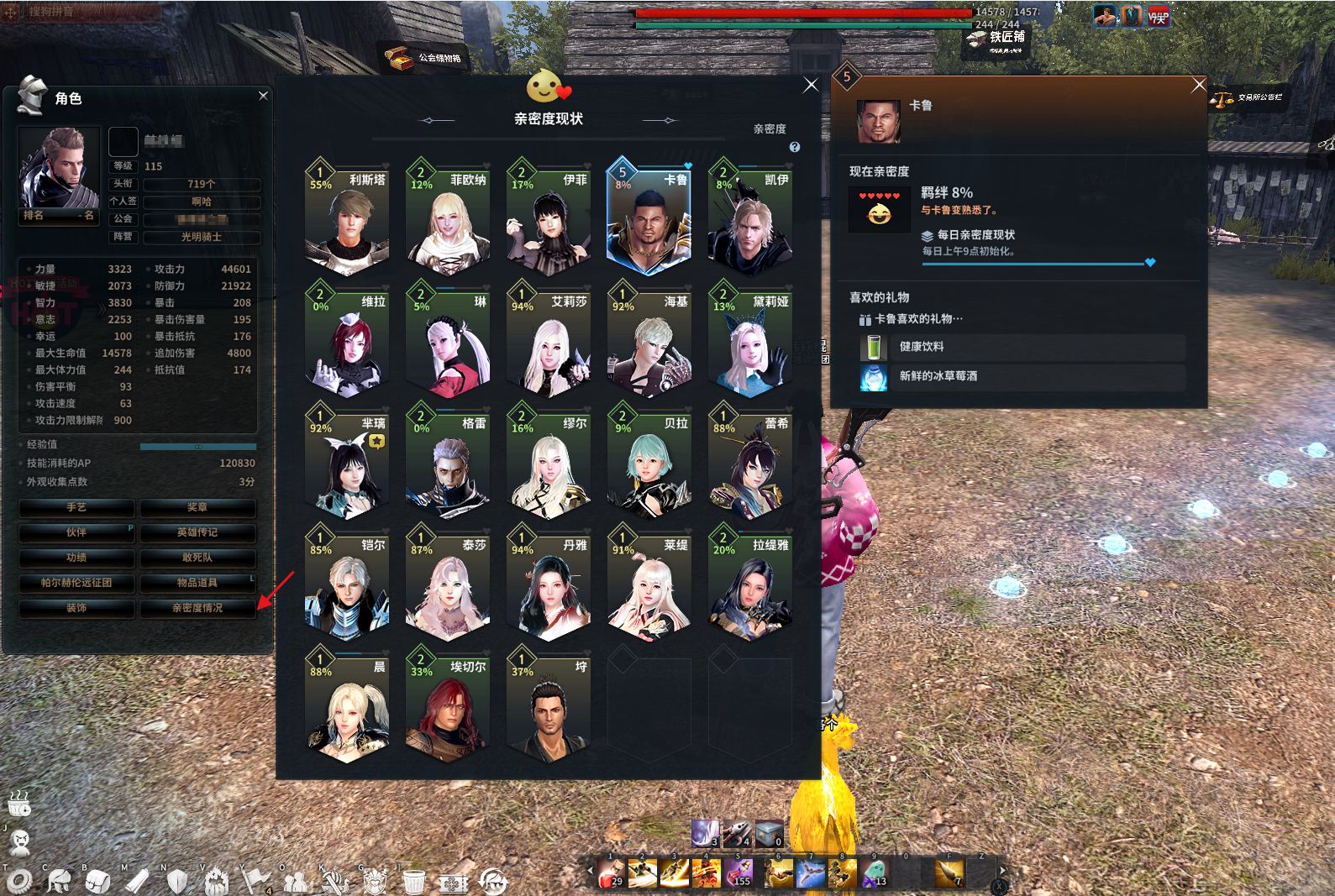This screenshot has width=1335, height=896.
Task: Choose the 拉缇雅 character card
Action: click(x=750, y=584)
